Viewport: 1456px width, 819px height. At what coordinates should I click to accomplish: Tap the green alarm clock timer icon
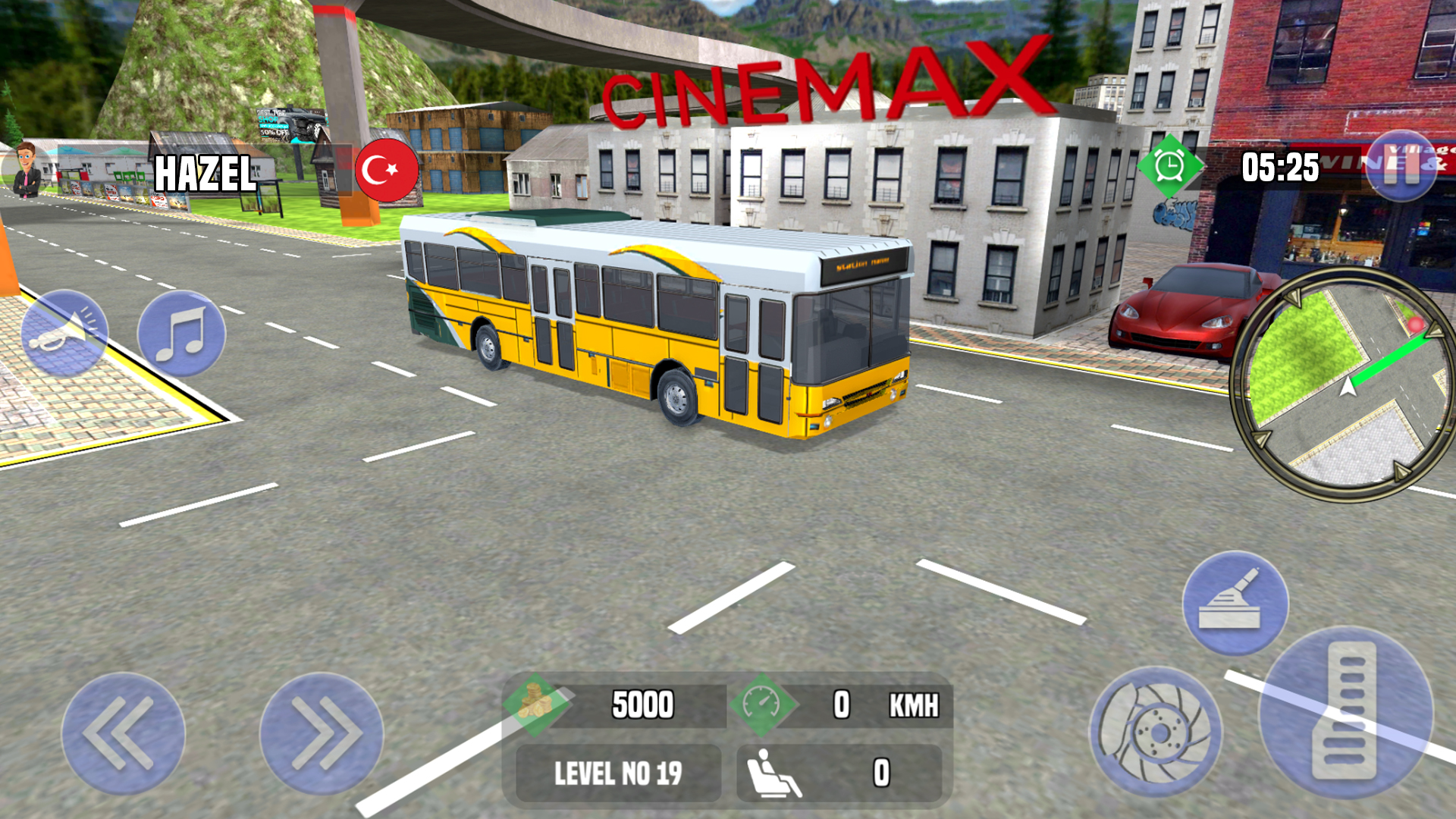(x=1170, y=165)
